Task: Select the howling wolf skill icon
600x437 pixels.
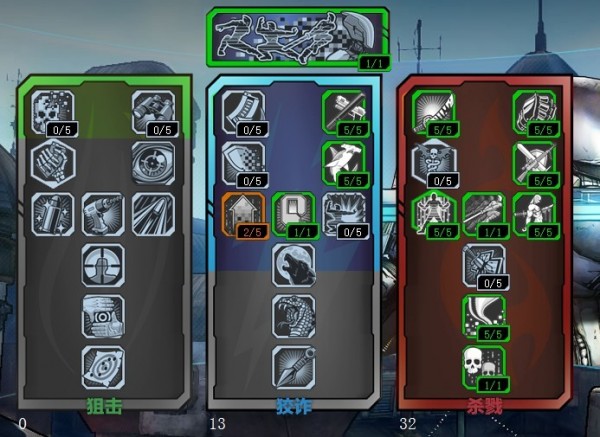Action: [x=293, y=264]
